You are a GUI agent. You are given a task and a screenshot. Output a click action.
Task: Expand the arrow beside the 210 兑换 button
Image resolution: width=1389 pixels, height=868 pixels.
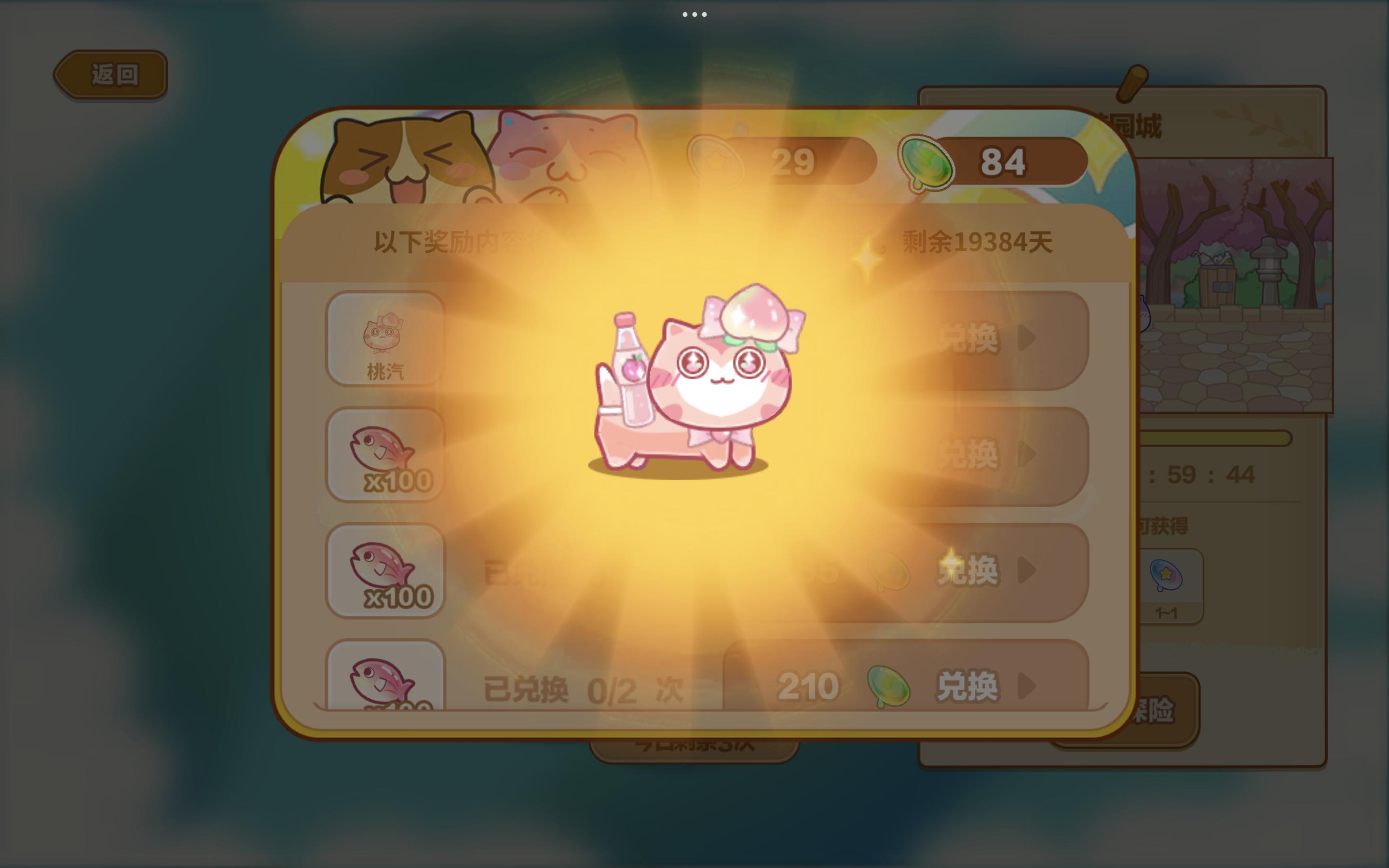[x=1029, y=684]
